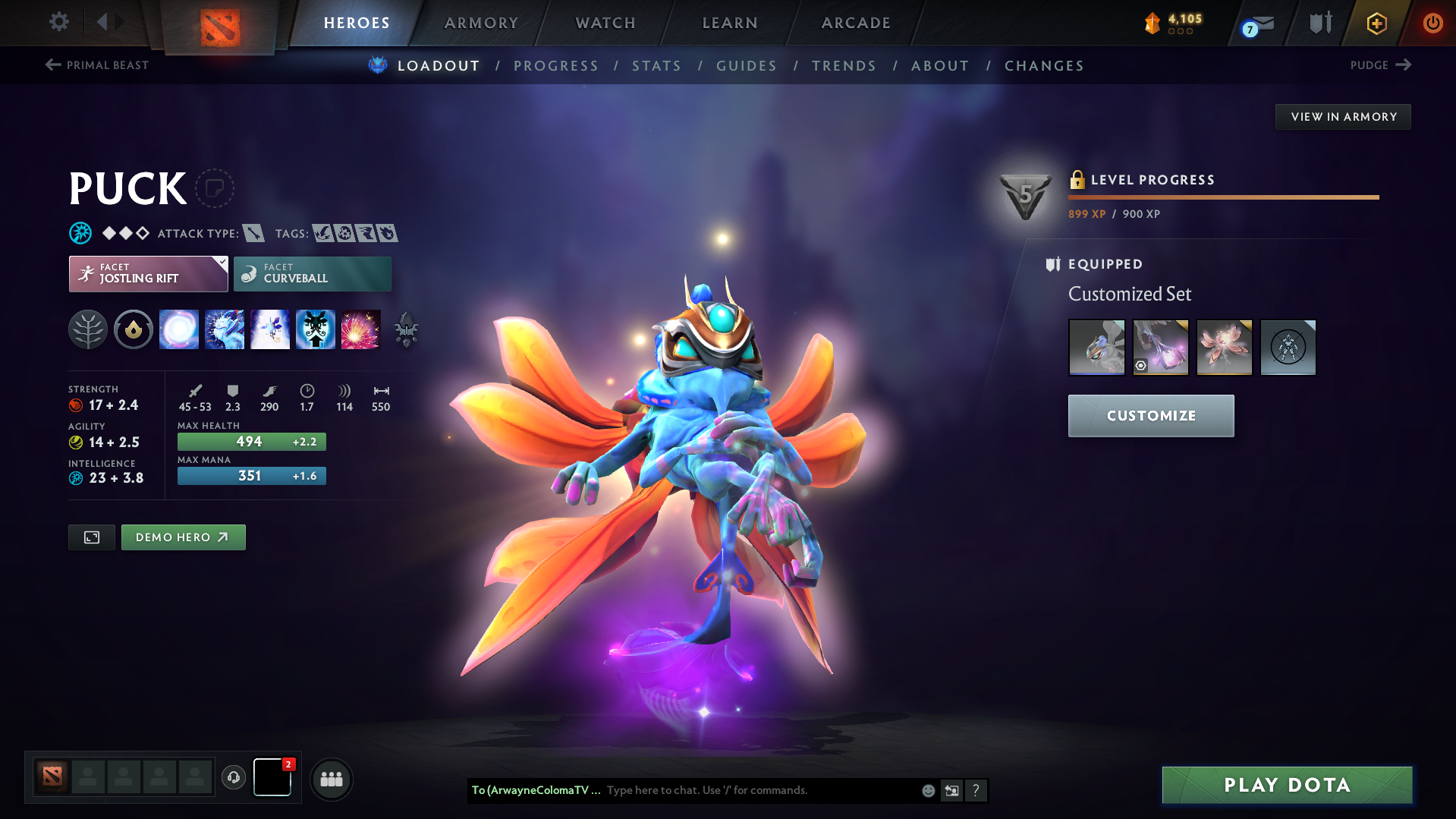Select Puck's Waning Rift ability icon
The image size is (1456, 819).
(225, 329)
